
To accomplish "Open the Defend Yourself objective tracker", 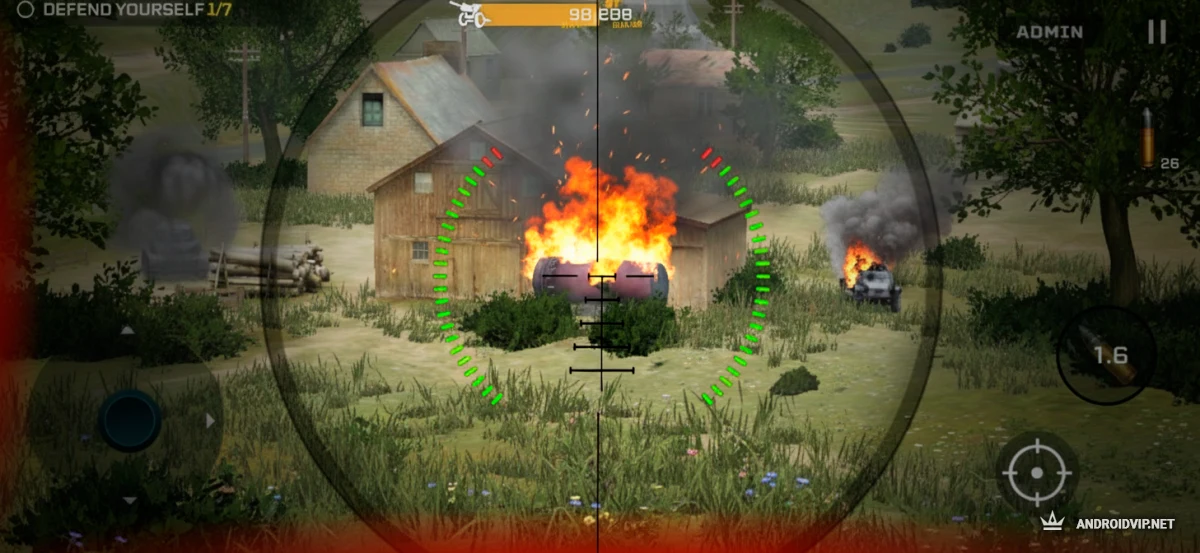I will (x=124, y=9).
